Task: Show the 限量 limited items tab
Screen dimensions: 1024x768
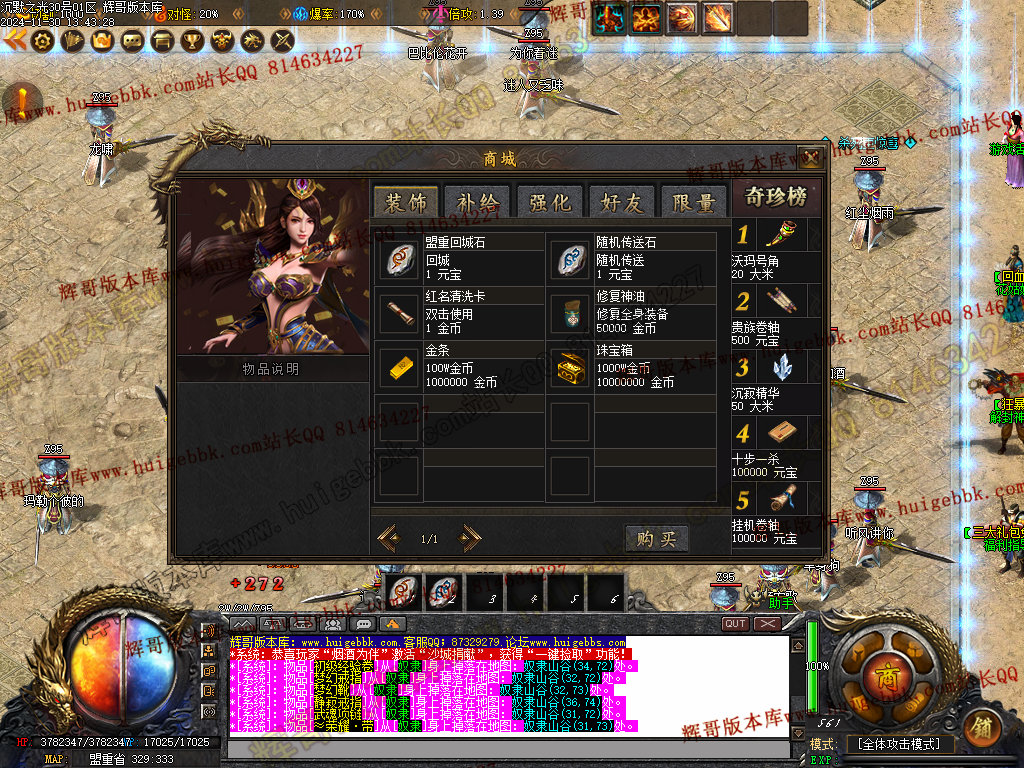Action: pos(694,201)
